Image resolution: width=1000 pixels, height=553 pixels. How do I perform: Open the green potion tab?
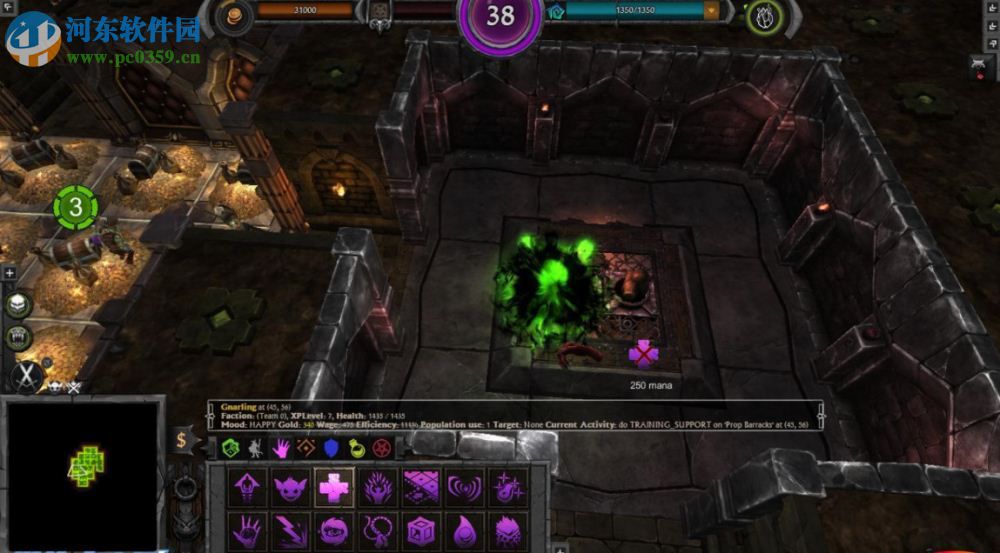(356, 447)
